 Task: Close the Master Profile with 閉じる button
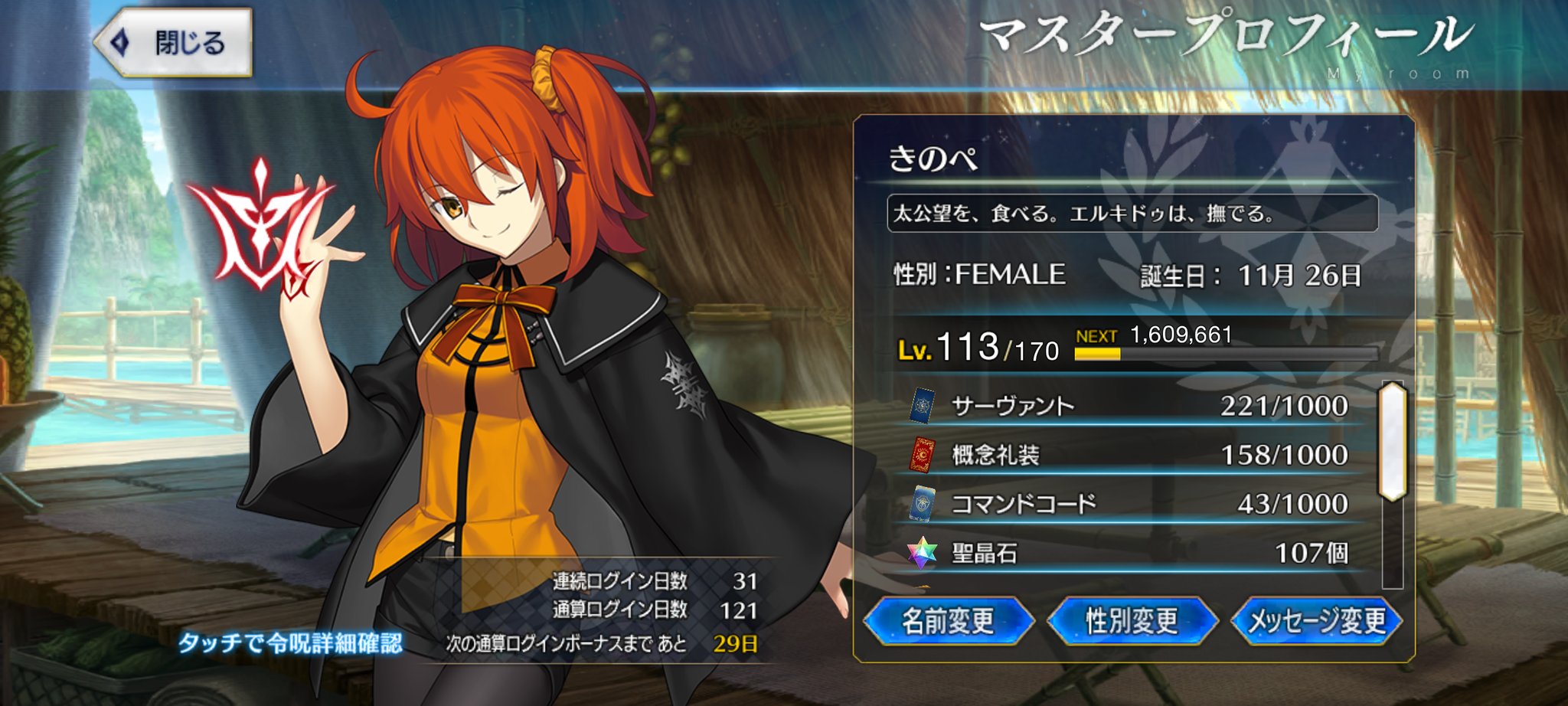pos(174,42)
